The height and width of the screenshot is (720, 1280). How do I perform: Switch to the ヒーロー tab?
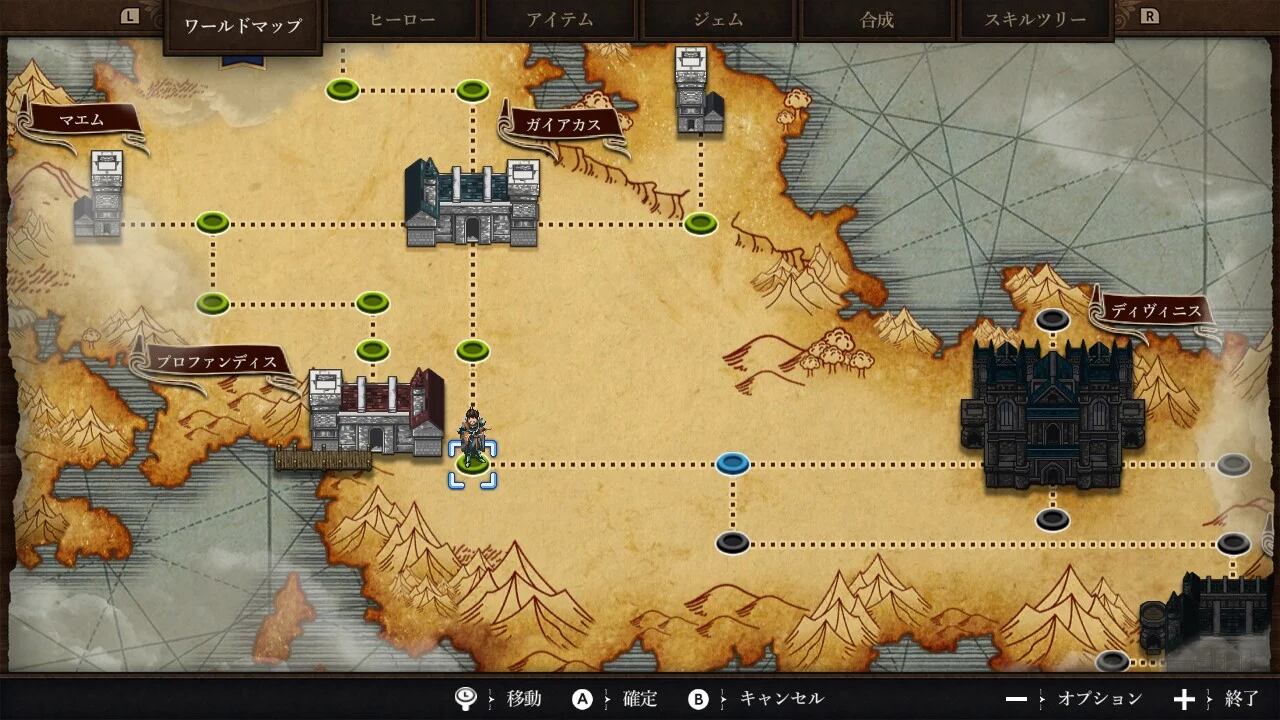[402, 20]
